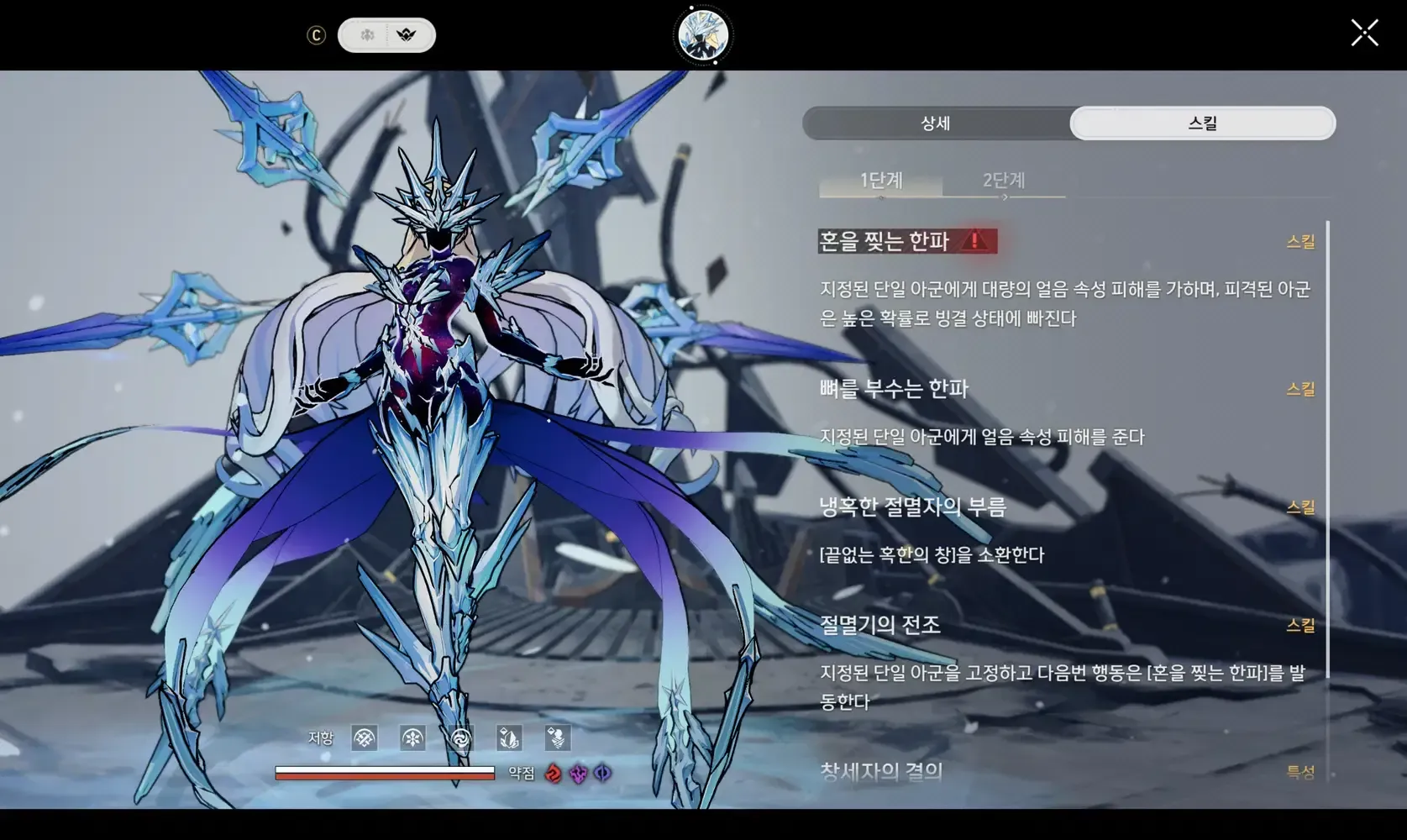Click the 특성 label next to 창세자의 결의
Viewport: 1407px width, 840px height.
pyautogui.click(x=1303, y=769)
